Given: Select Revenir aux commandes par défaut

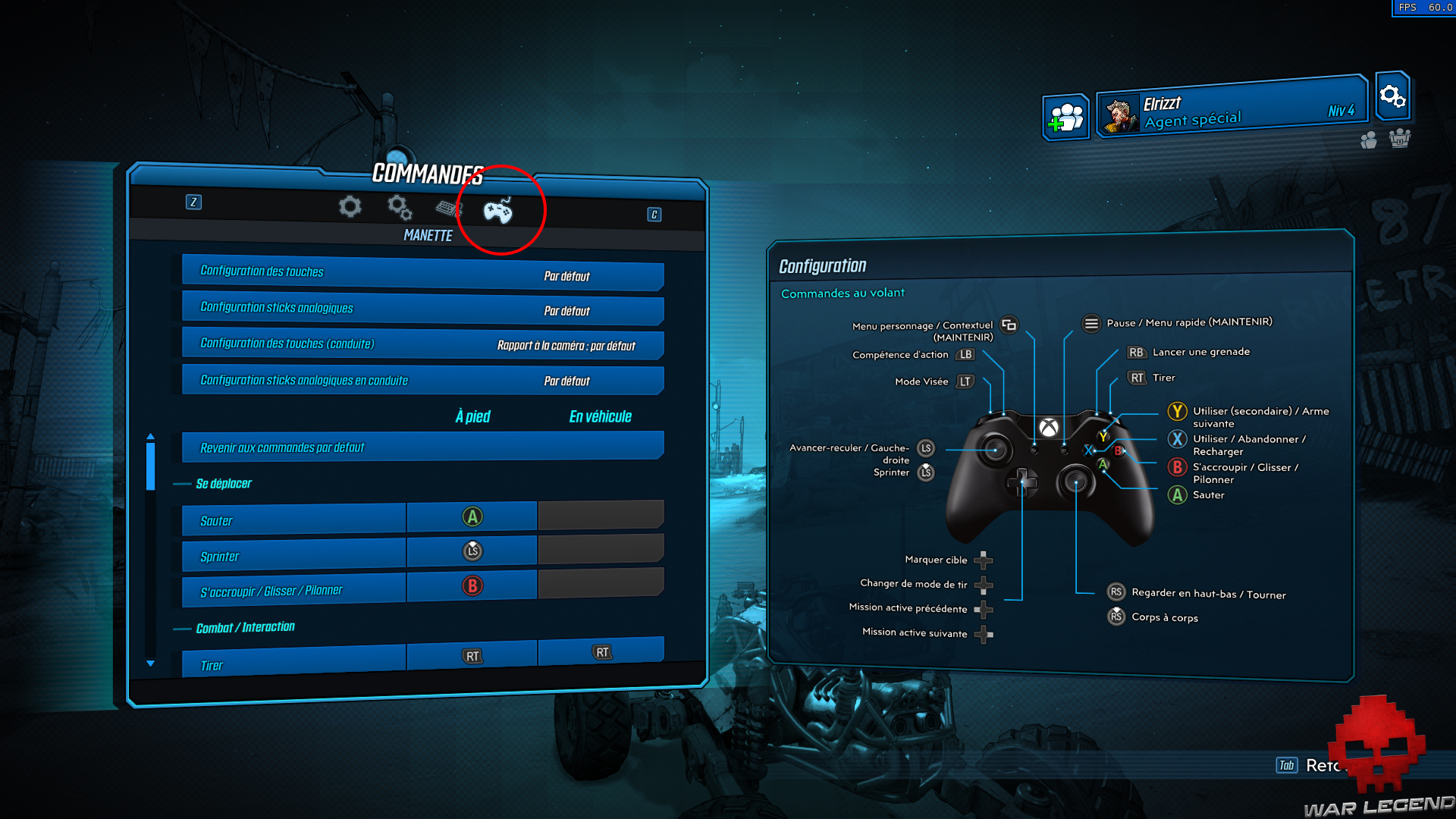Looking at the screenshot, I should click(422, 447).
